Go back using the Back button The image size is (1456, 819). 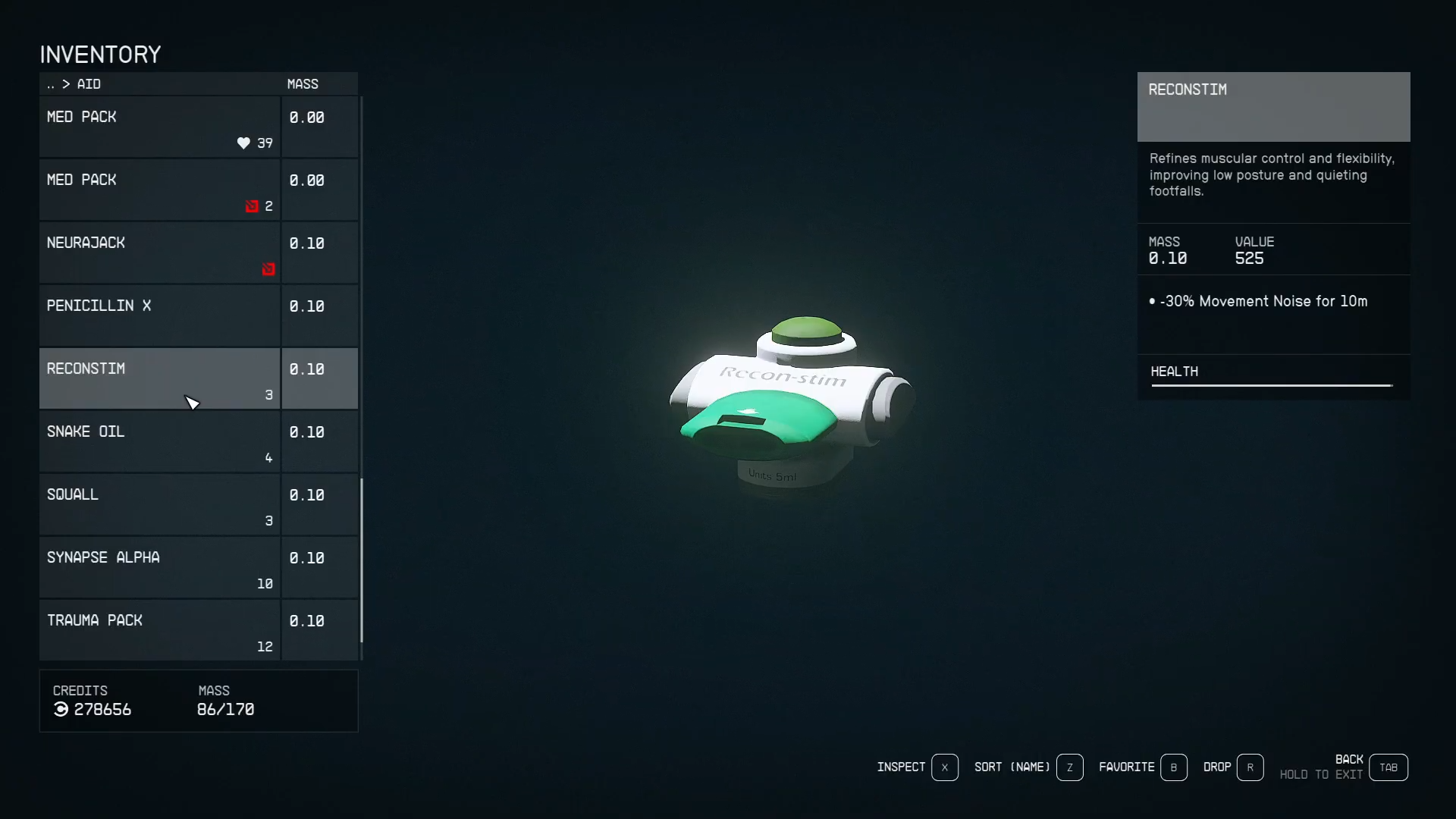click(1388, 767)
